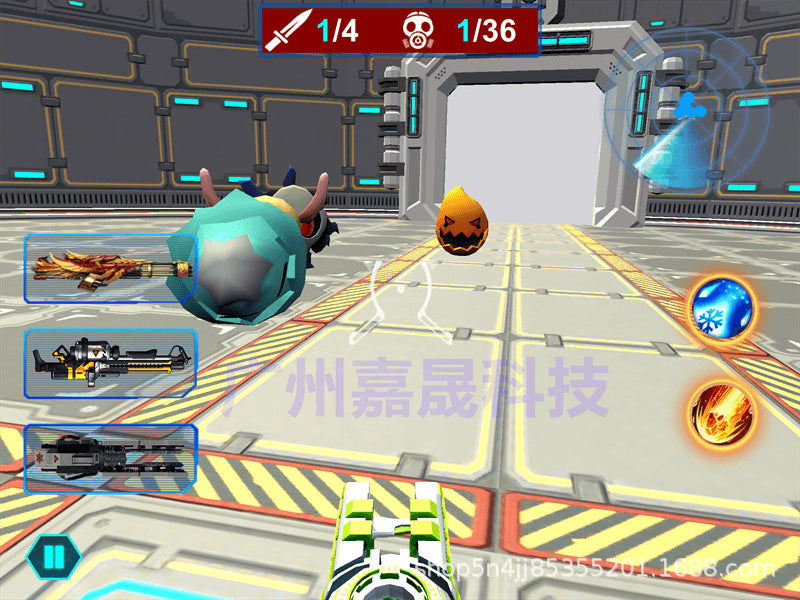This screenshot has width=800, height=600.
Task: Choose the grey and yellow machine gun
Action: point(110,363)
